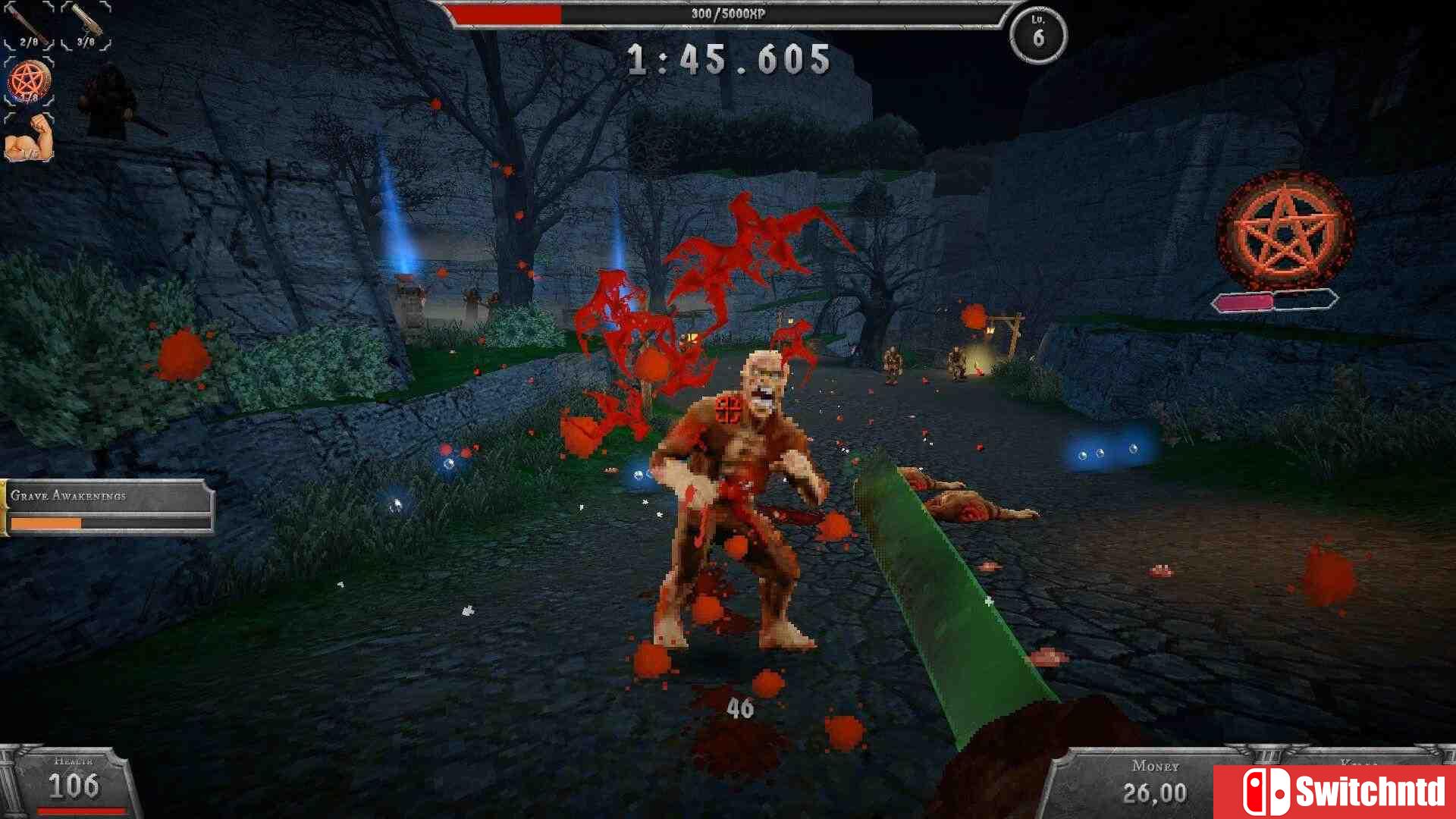Click the 300/5000XP experience bar
Viewport: 1456px width, 819px height.
(728, 13)
